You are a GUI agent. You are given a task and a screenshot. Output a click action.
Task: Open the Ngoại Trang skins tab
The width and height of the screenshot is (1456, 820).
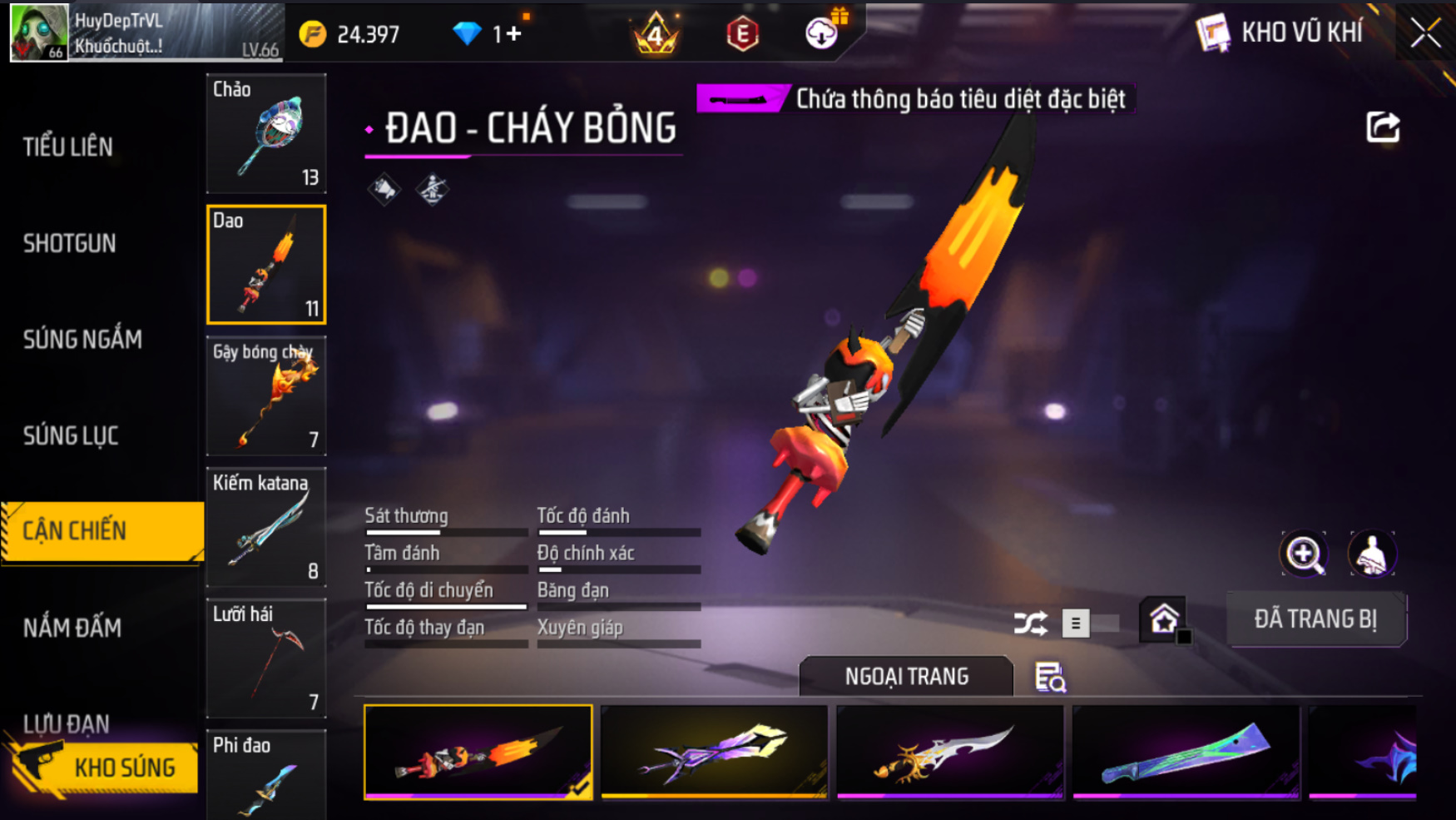906,676
